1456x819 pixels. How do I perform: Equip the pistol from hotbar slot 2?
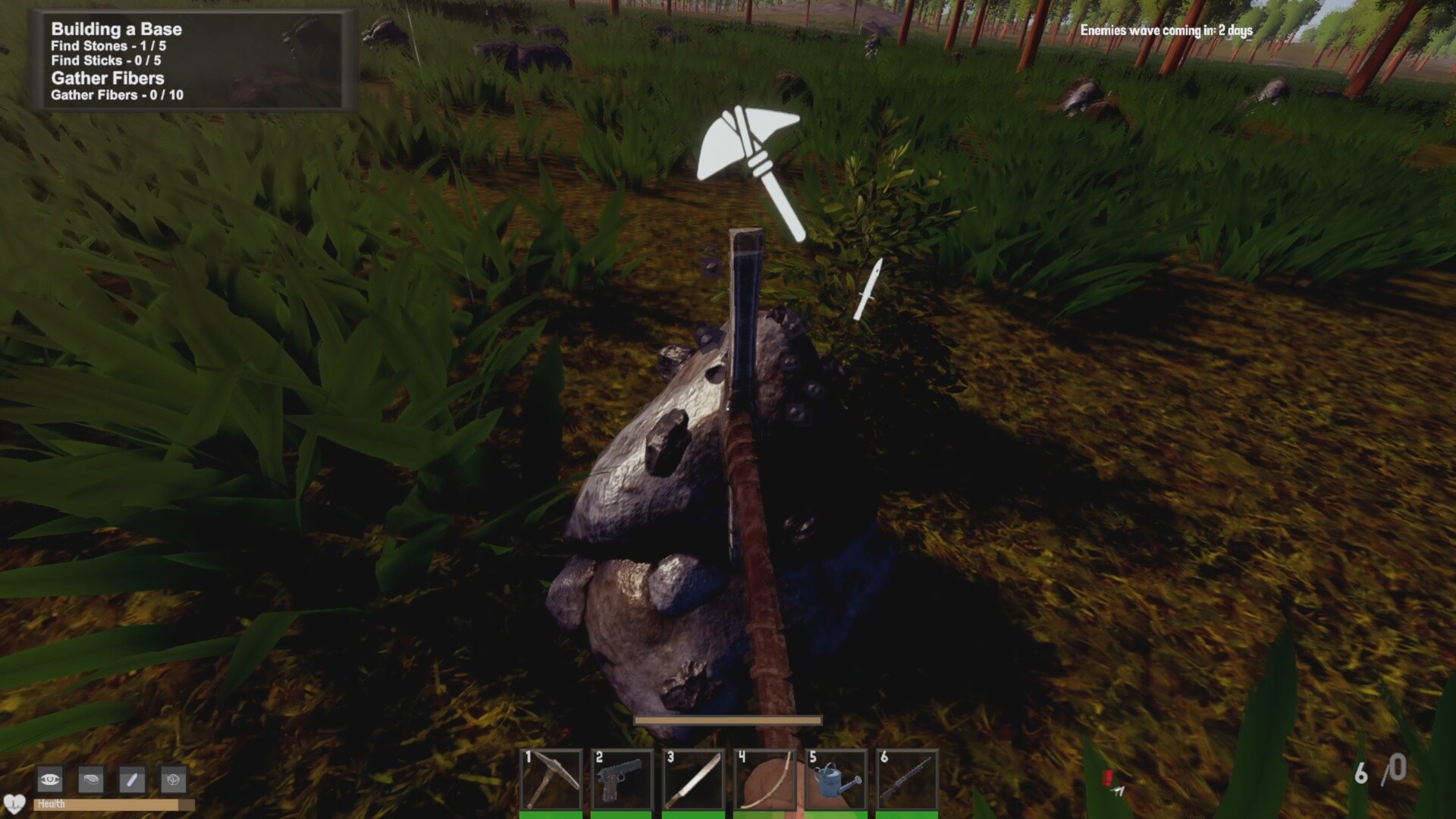tap(623, 780)
